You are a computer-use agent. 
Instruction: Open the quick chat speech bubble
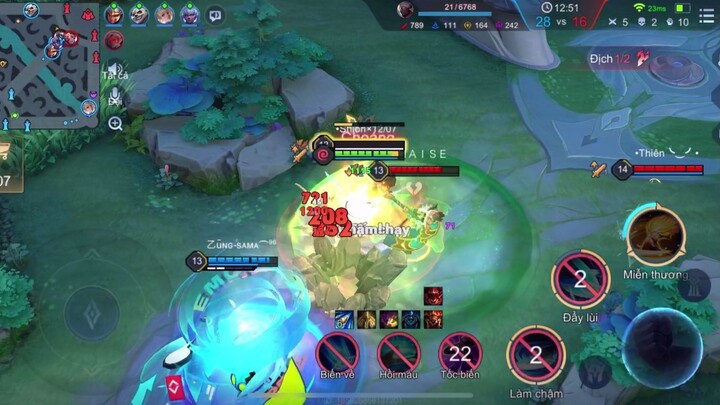pos(216,15)
